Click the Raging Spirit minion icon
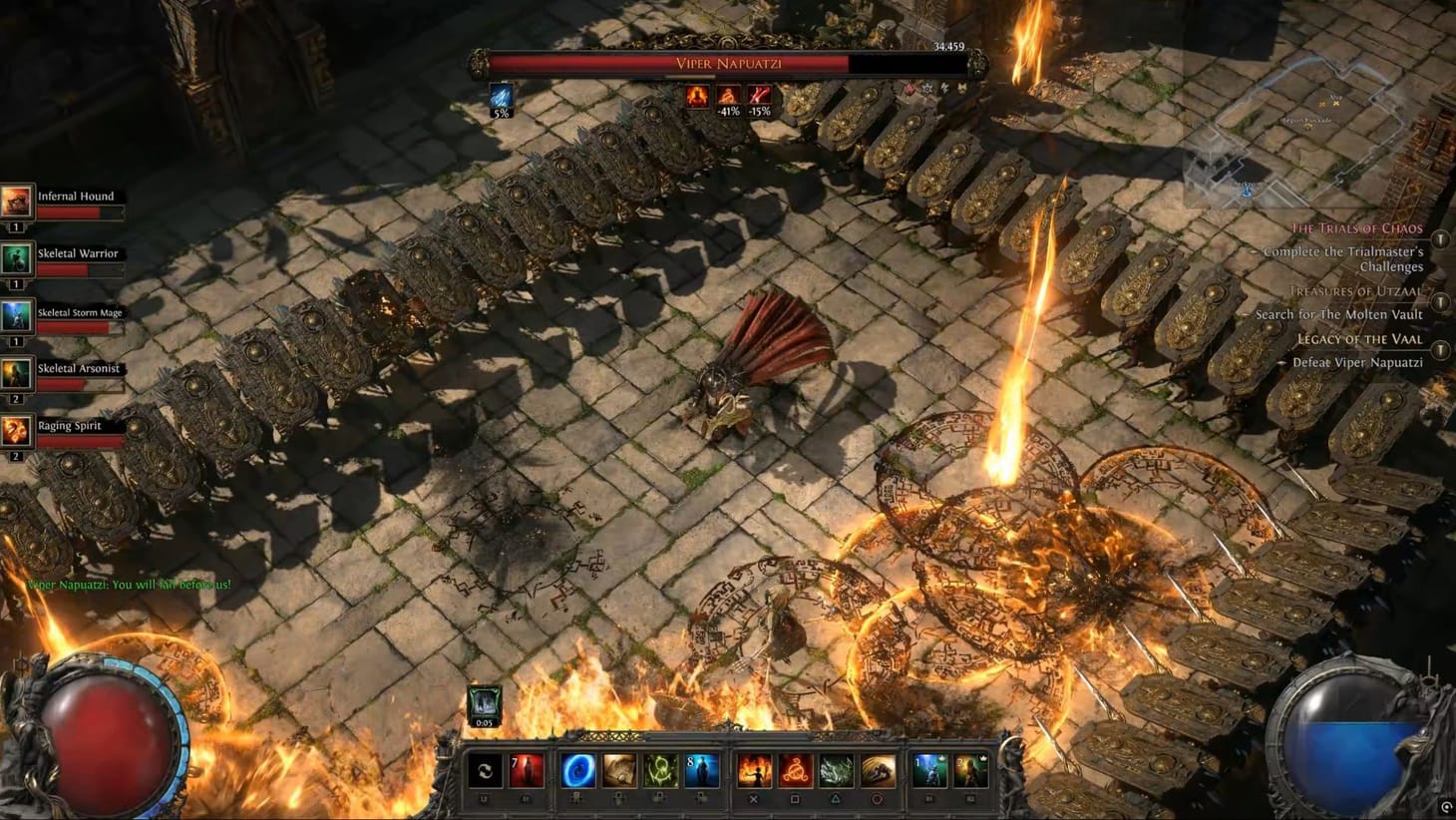The image size is (1456, 820). [17, 429]
